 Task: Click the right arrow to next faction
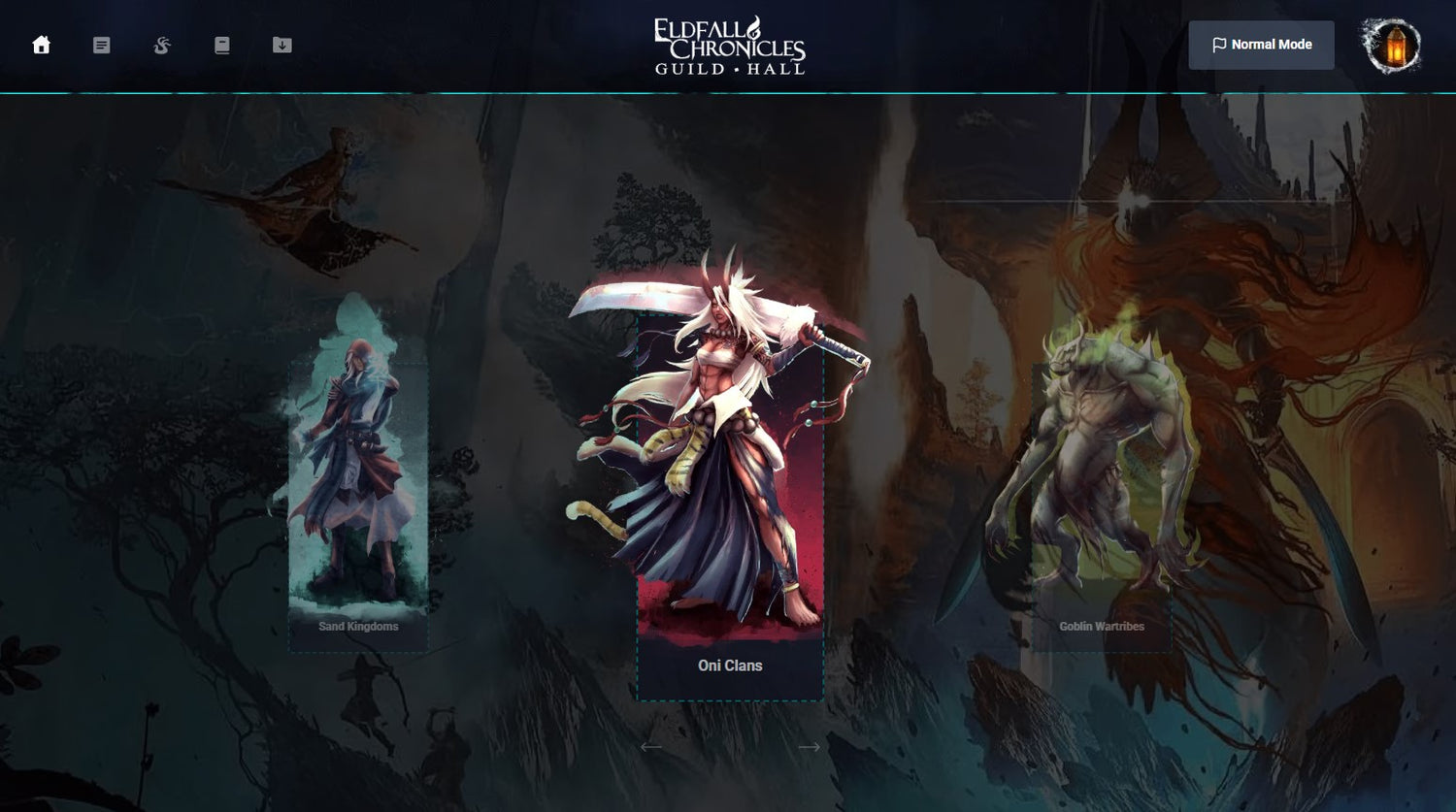coord(809,746)
